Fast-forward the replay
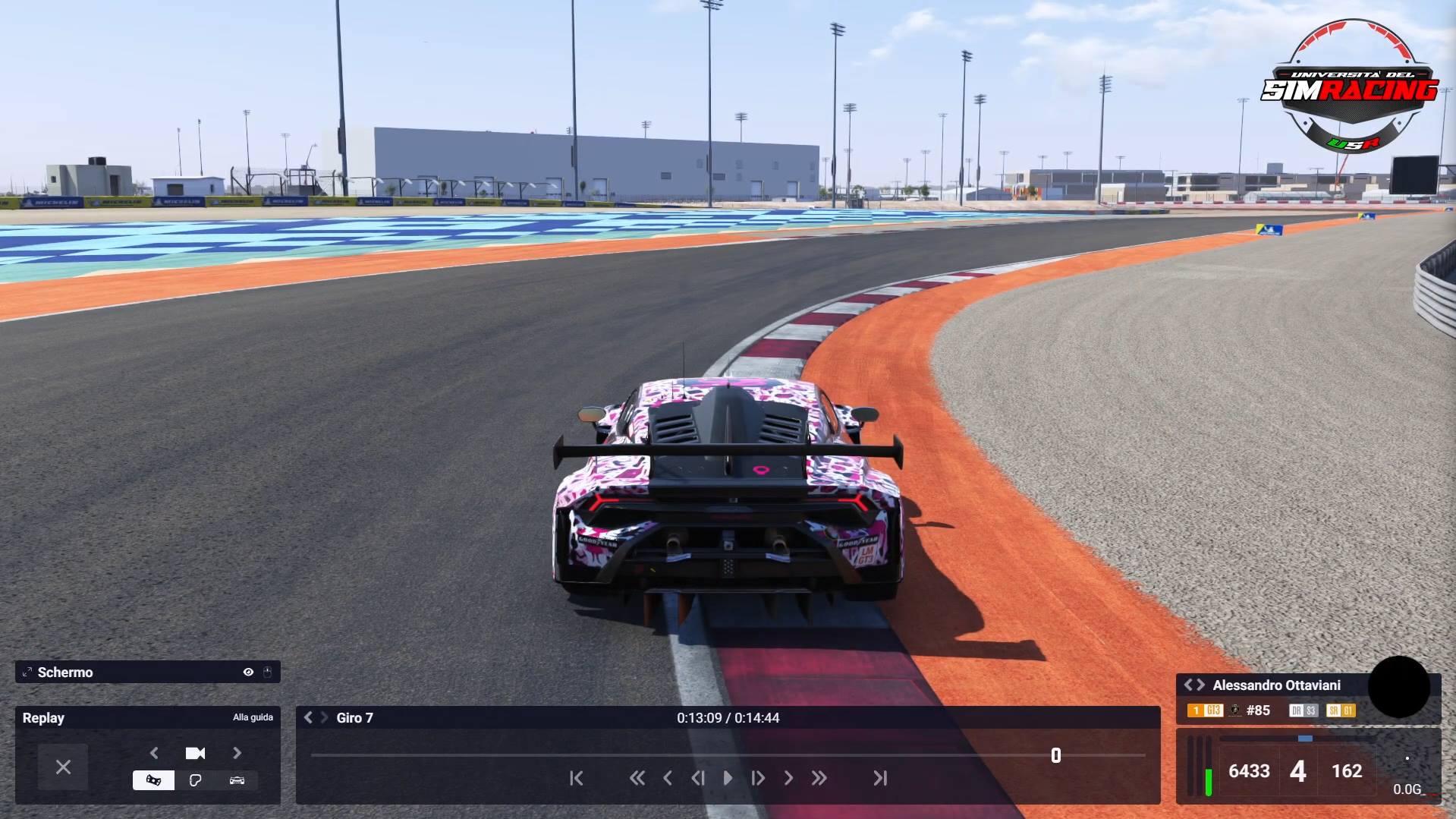The height and width of the screenshot is (819, 1456). point(819,778)
